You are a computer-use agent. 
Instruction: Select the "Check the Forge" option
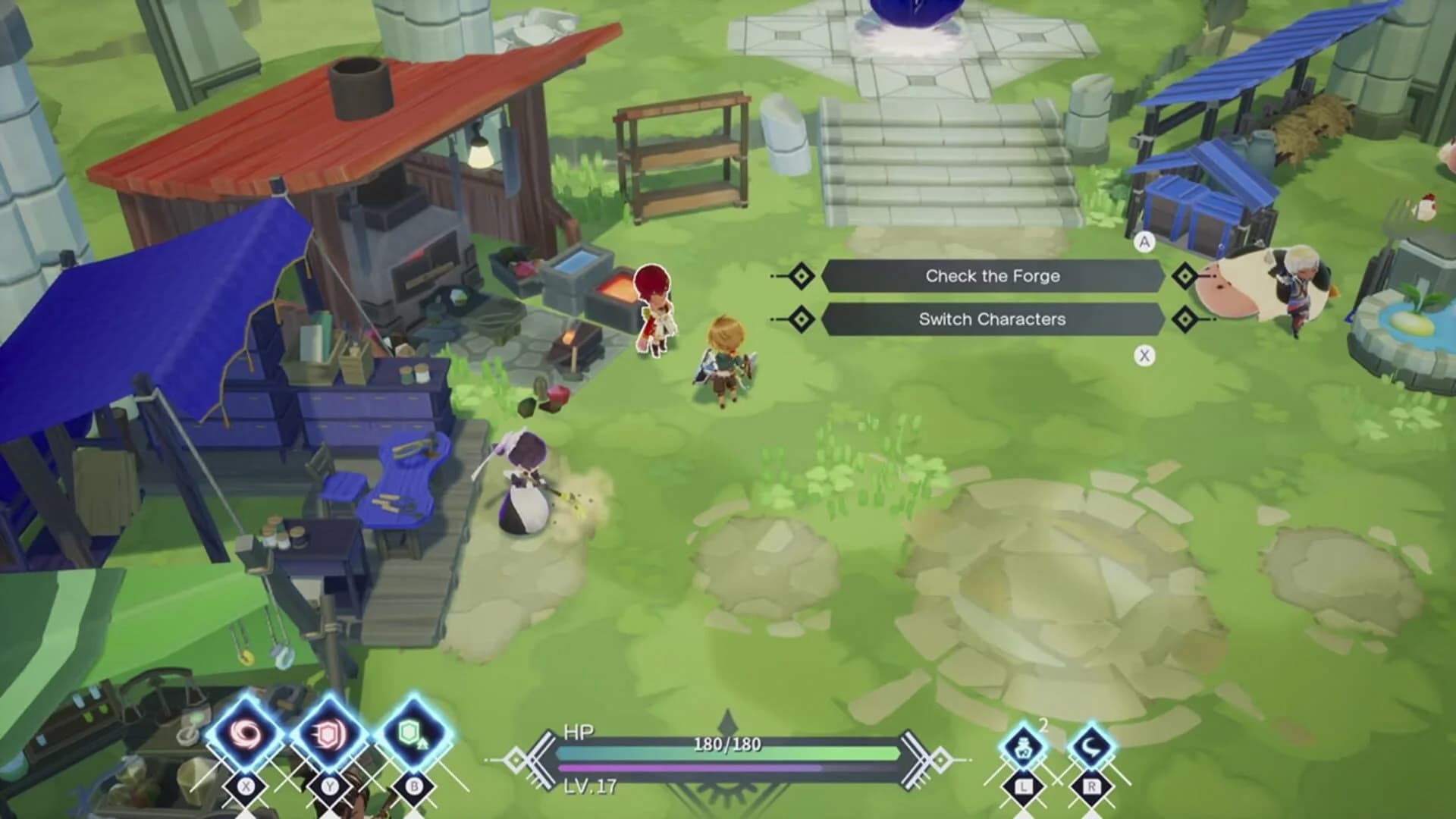pos(992,276)
